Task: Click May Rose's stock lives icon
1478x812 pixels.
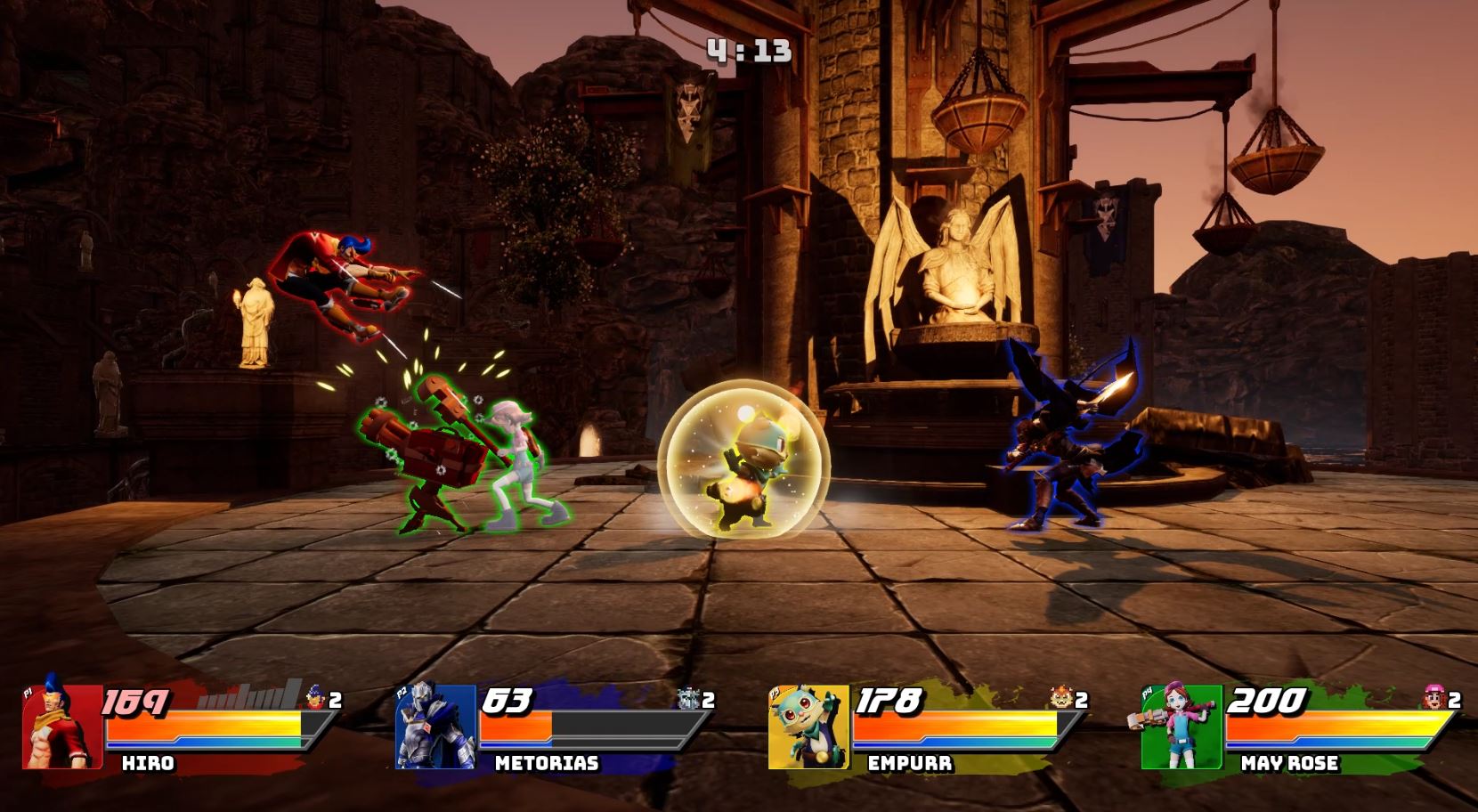Action: click(x=1434, y=699)
